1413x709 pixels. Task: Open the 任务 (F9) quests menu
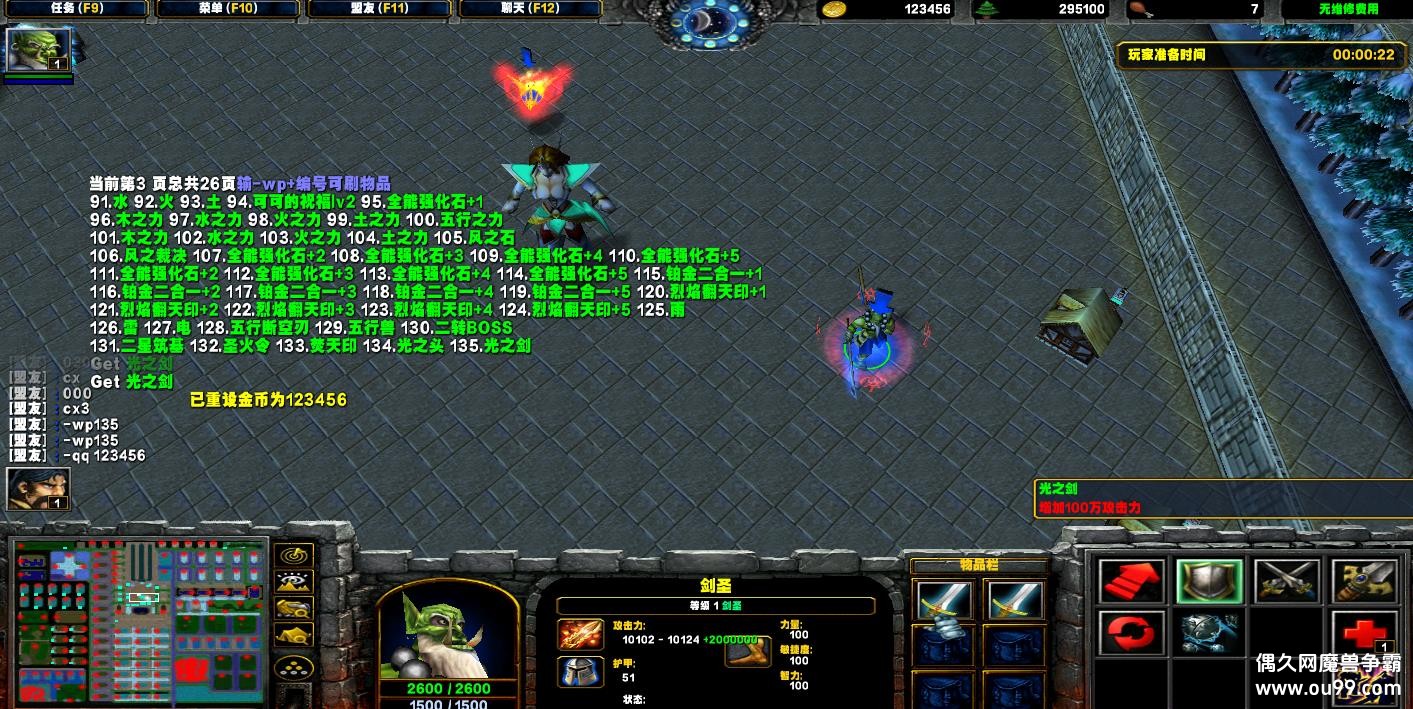[x=76, y=9]
